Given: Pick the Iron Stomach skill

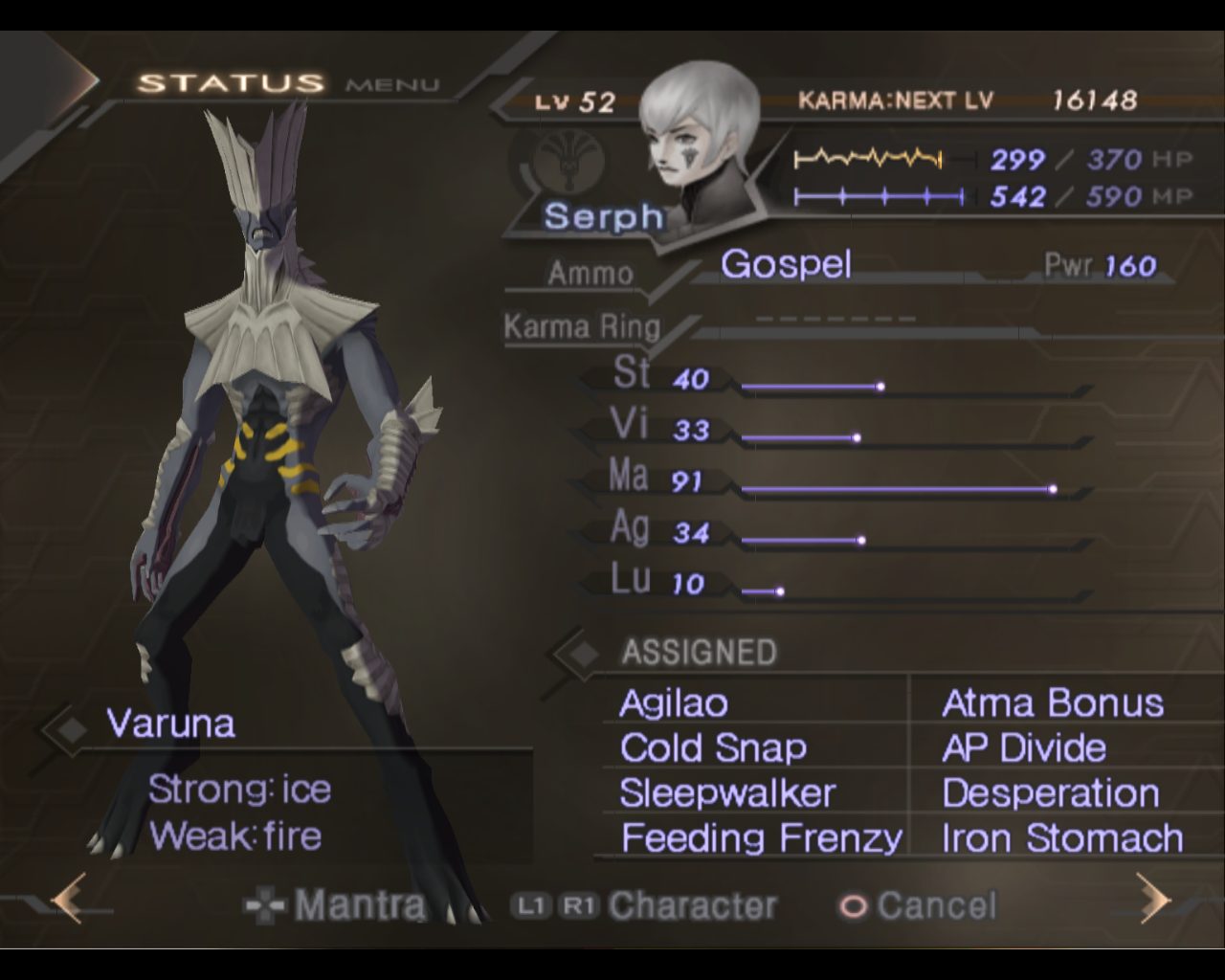Looking at the screenshot, I should click(x=1062, y=838).
